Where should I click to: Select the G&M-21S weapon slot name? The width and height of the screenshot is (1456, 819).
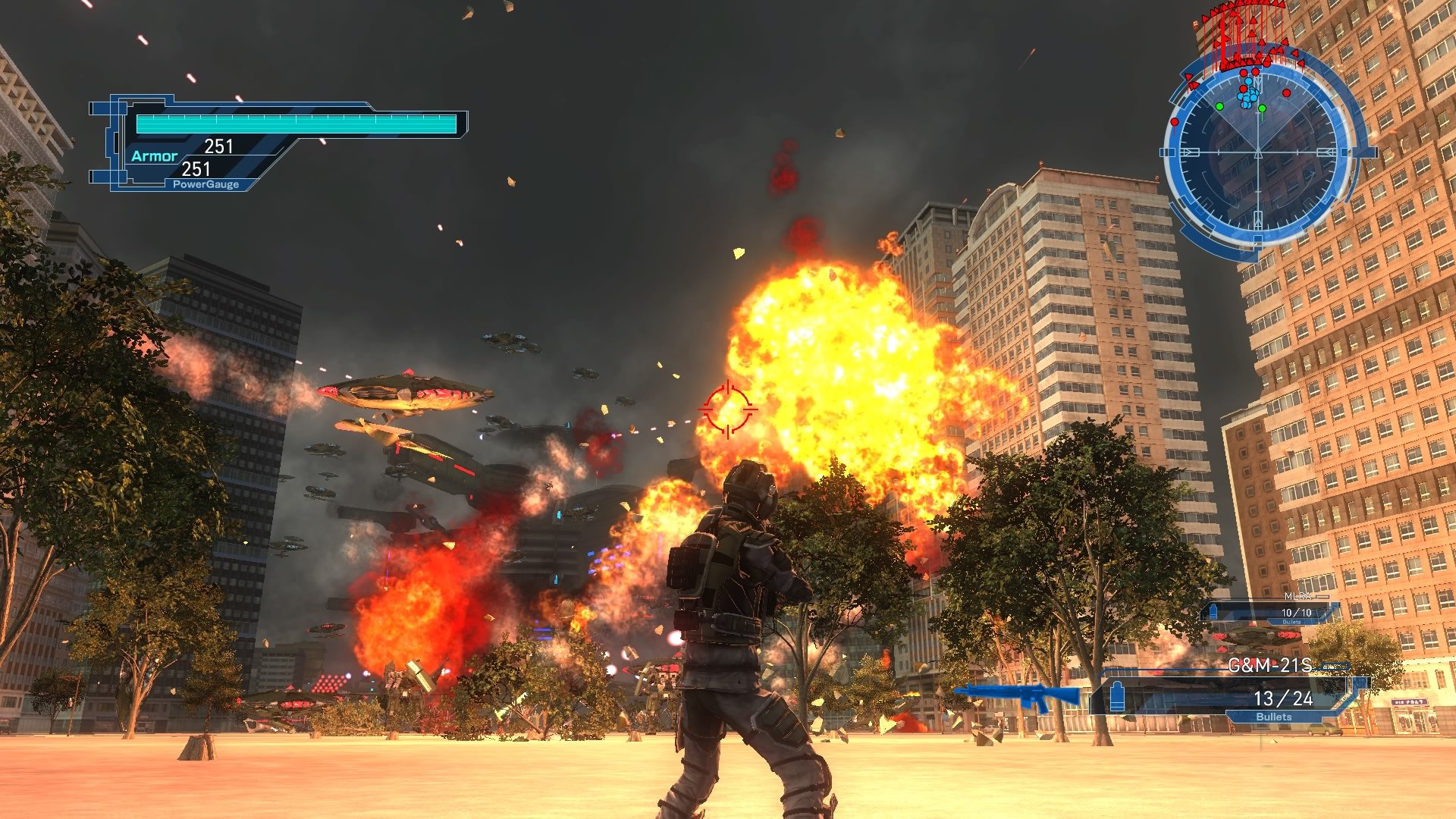pyautogui.click(x=1271, y=664)
